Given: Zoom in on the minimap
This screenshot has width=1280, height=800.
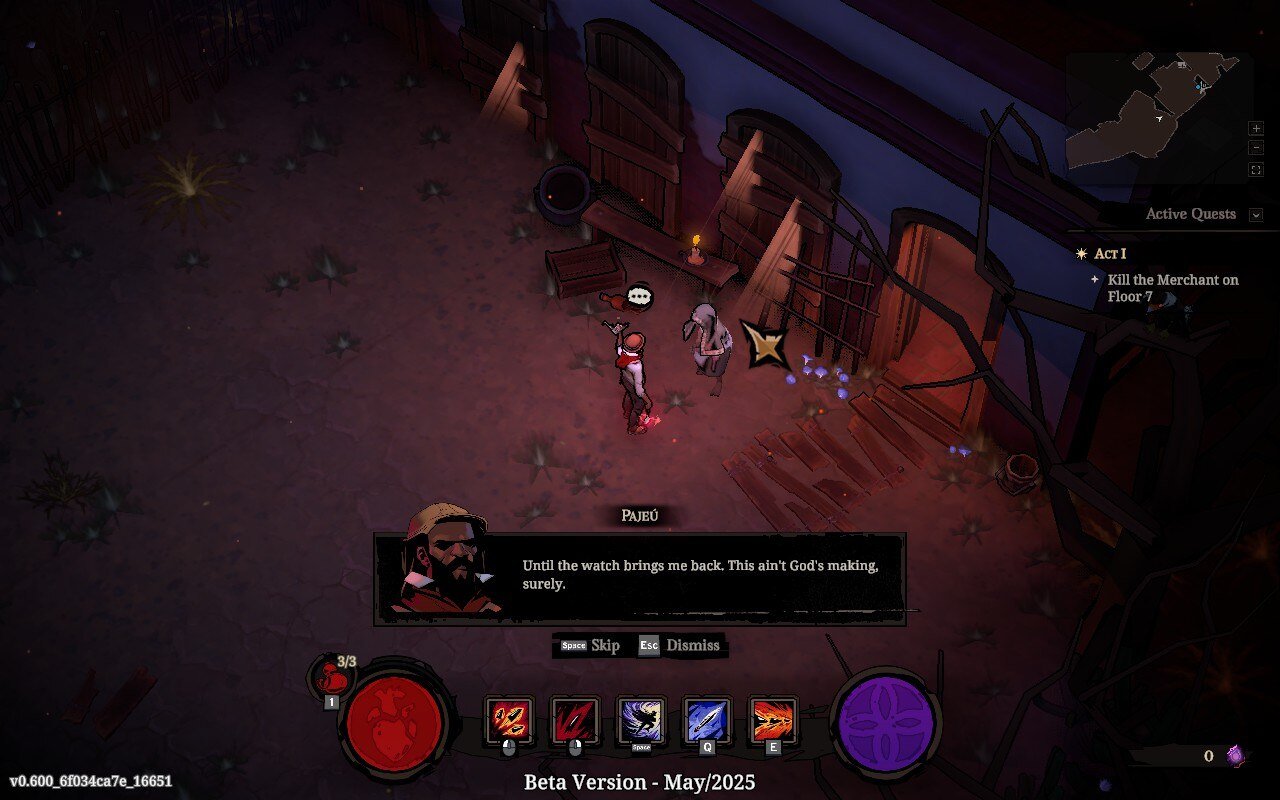Looking at the screenshot, I should [1256, 128].
